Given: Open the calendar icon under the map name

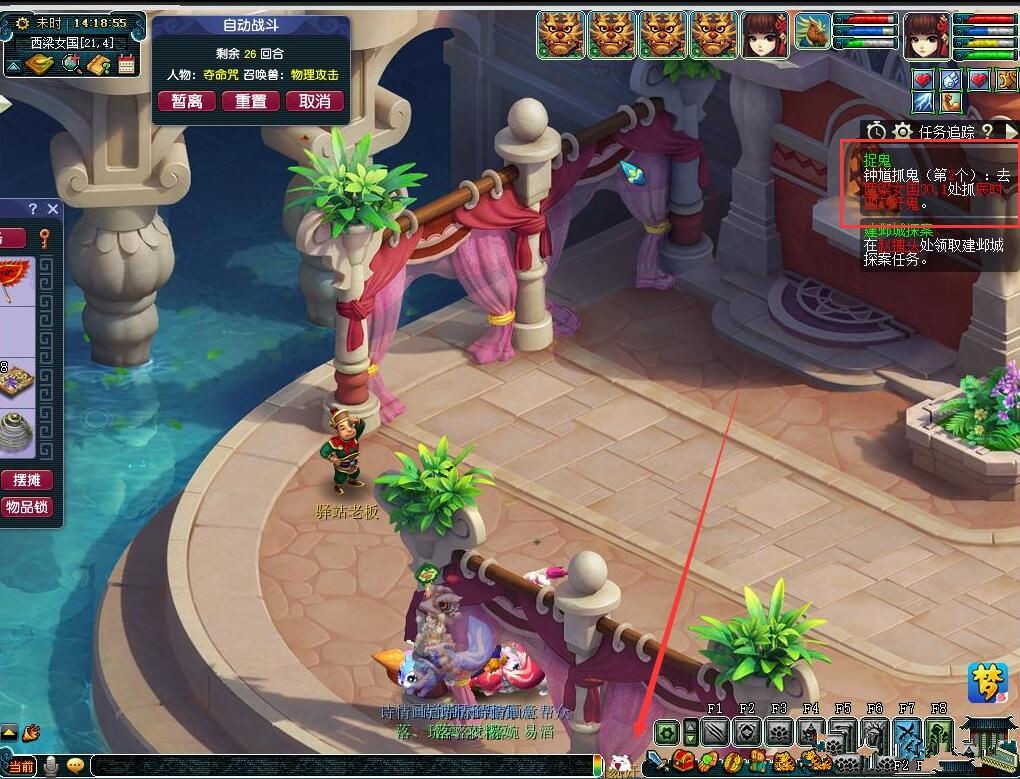Looking at the screenshot, I should 127,65.
